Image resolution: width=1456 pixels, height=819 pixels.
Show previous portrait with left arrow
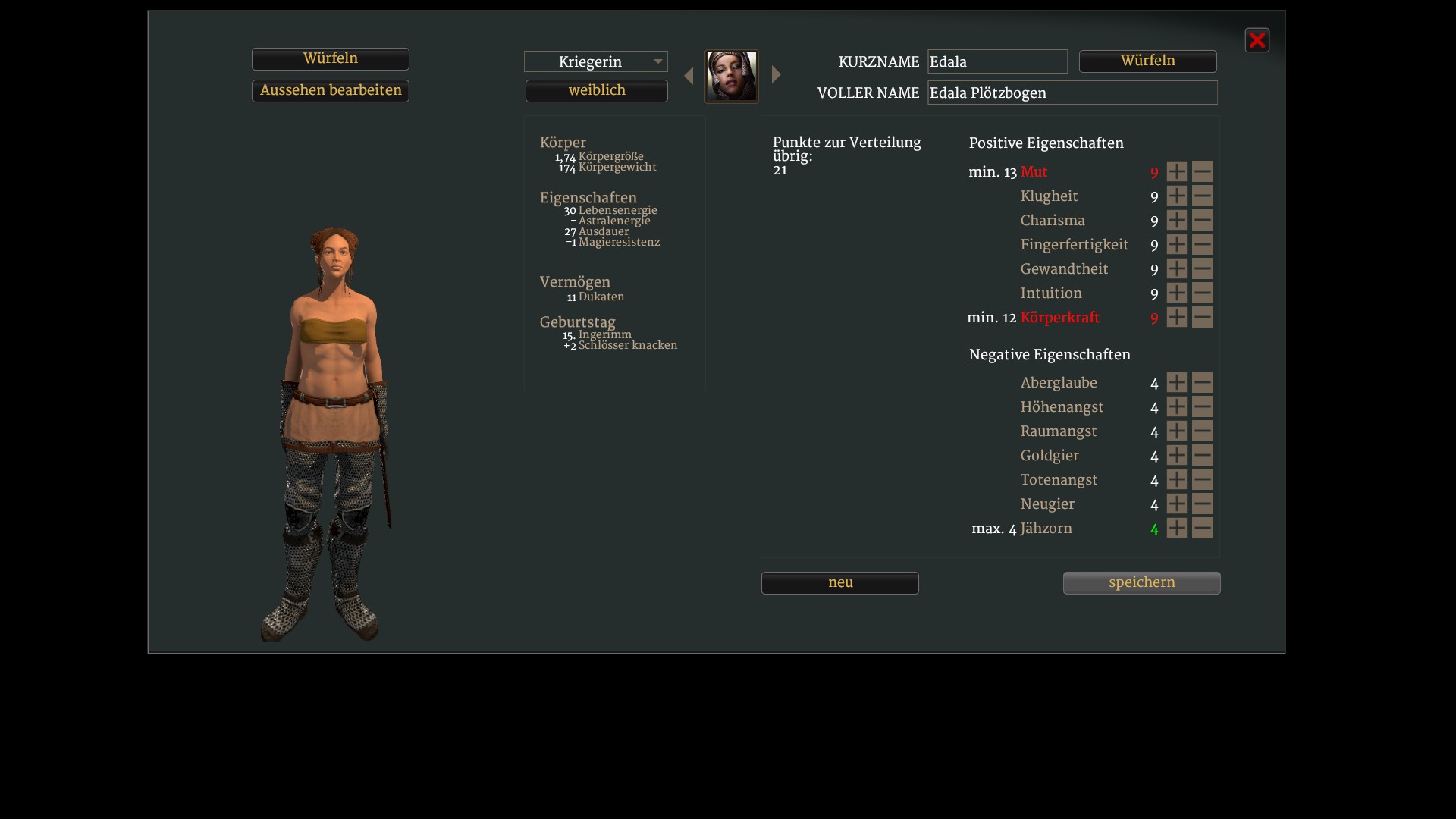(x=689, y=76)
